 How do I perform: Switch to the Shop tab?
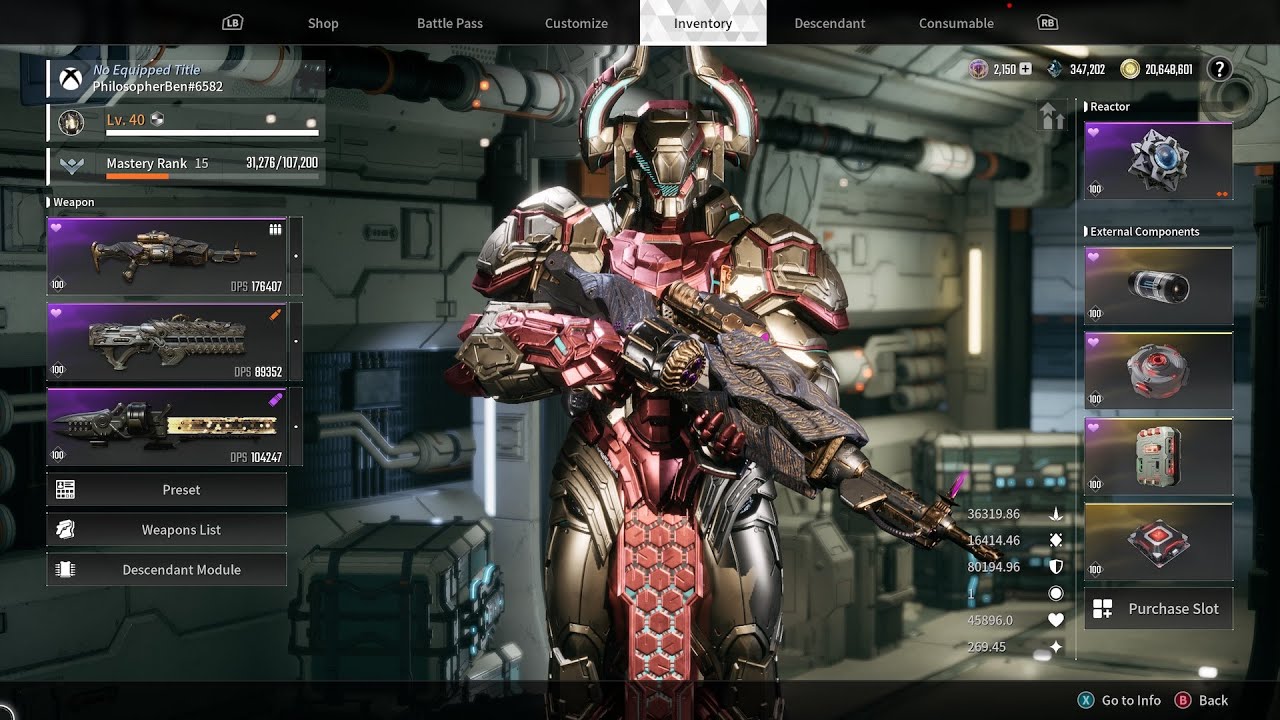[323, 23]
